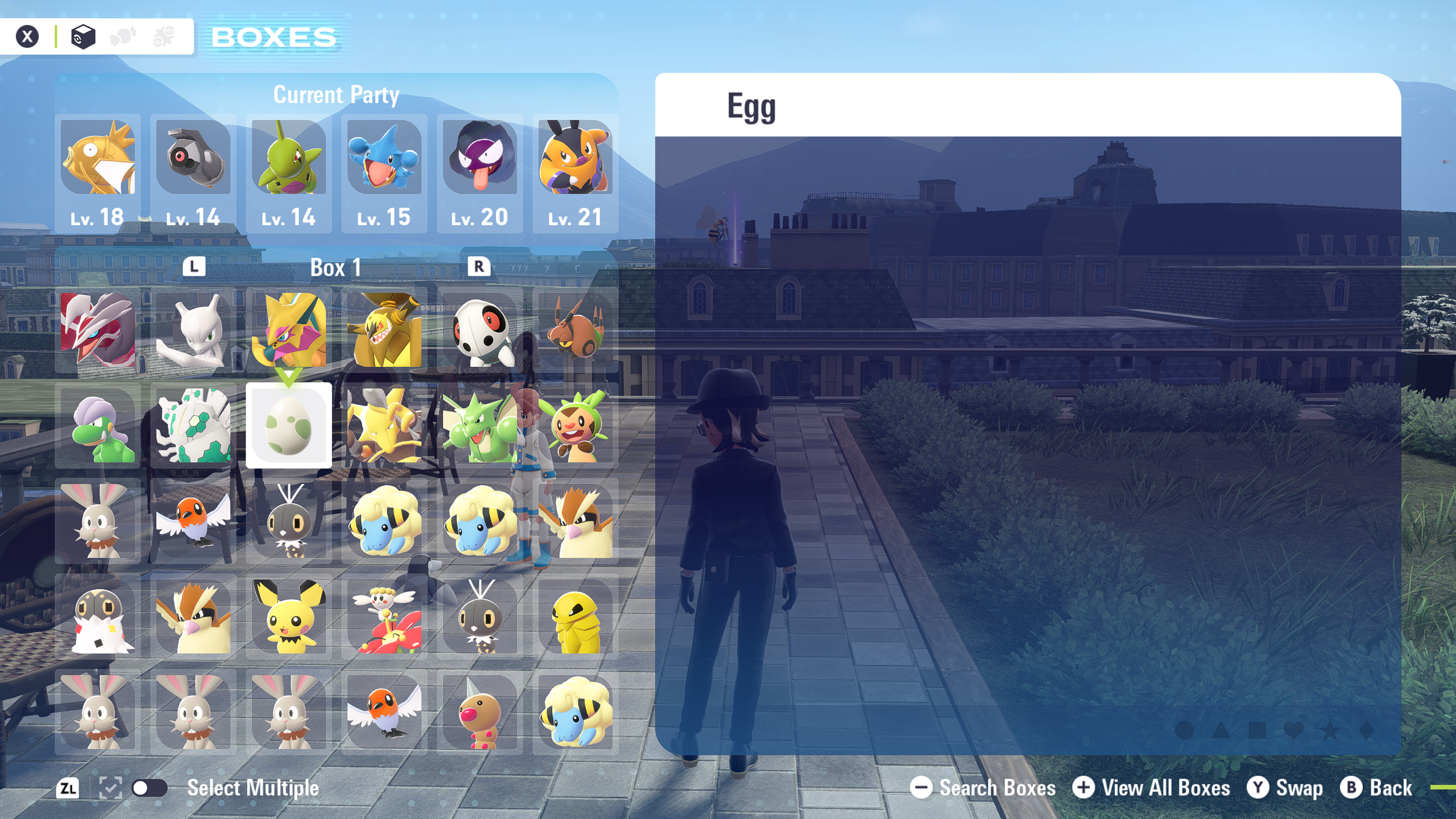Choose Gible from the current party
The width and height of the screenshot is (1456, 819).
(x=384, y=158)
